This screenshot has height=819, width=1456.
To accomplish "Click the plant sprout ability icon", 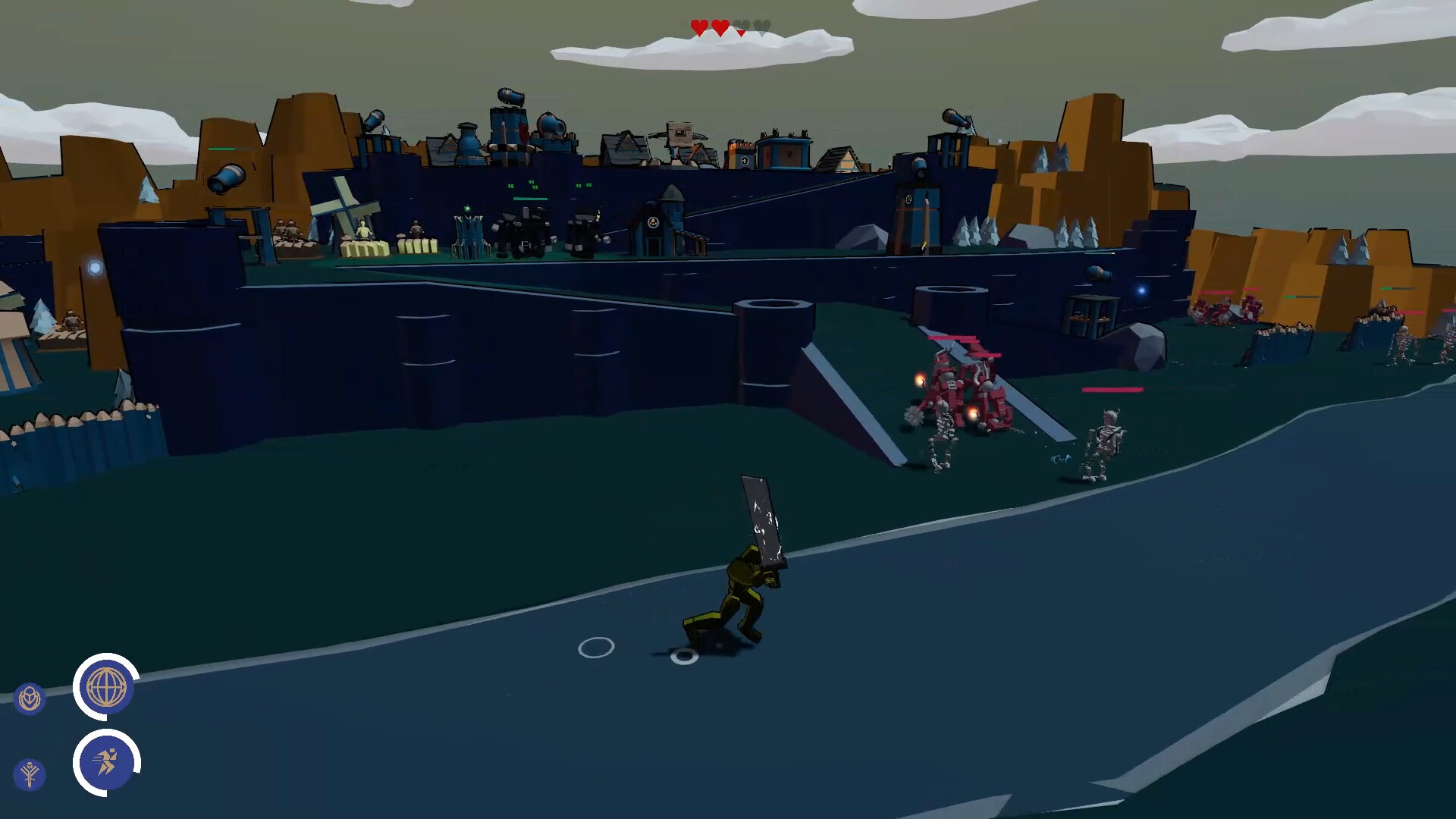I will pos(30,773).
